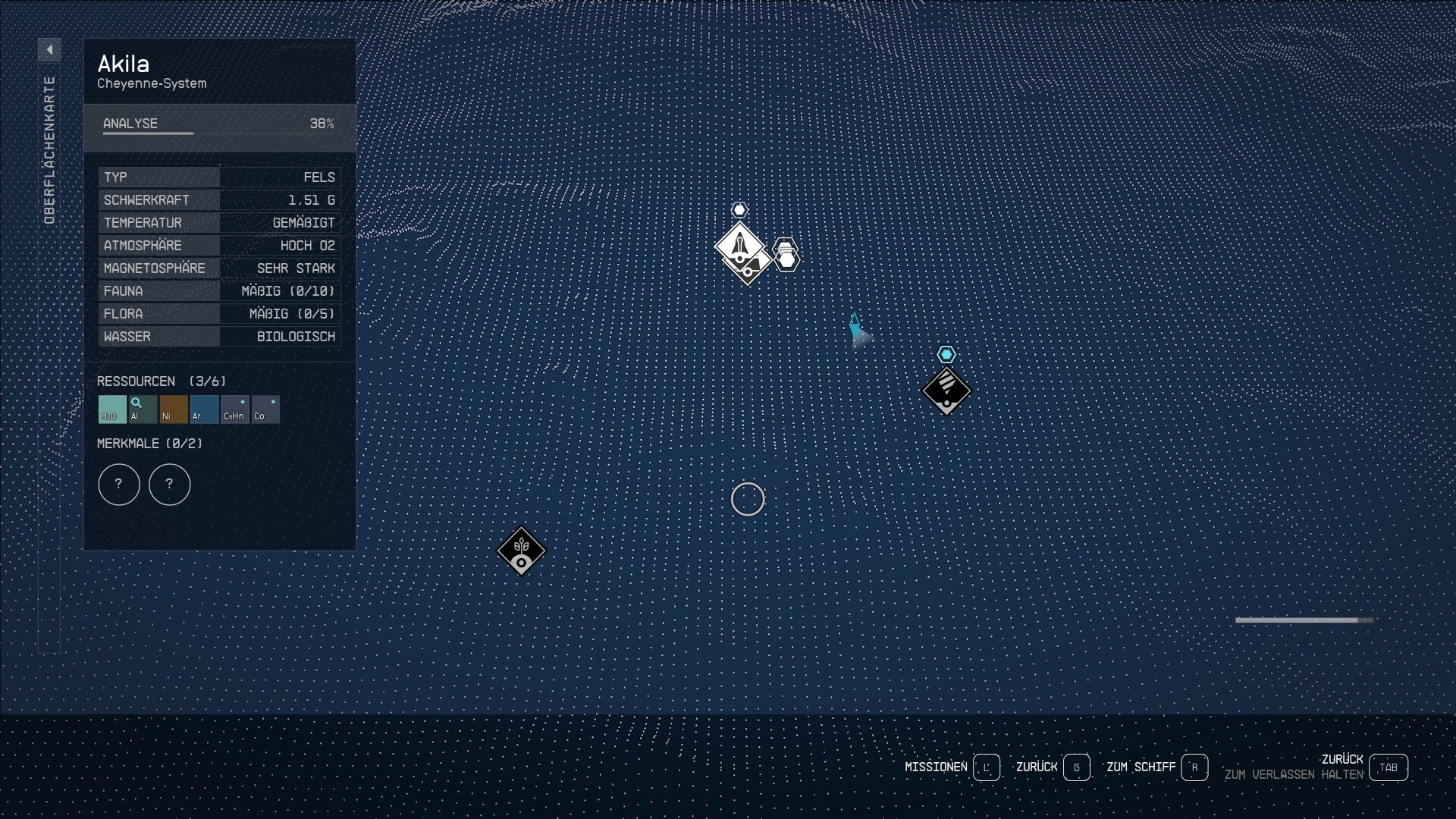Switch to the Oberflächenkarte sidebar tab

pyautogui.click(x=51, y=144)
